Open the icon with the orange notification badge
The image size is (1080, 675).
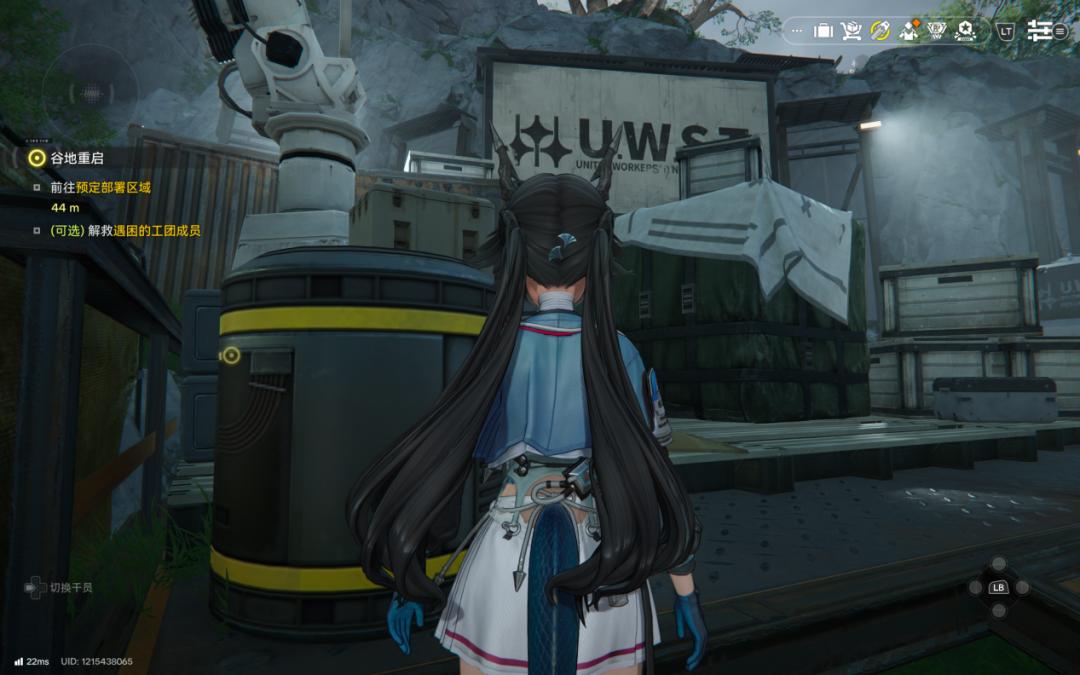909,31
